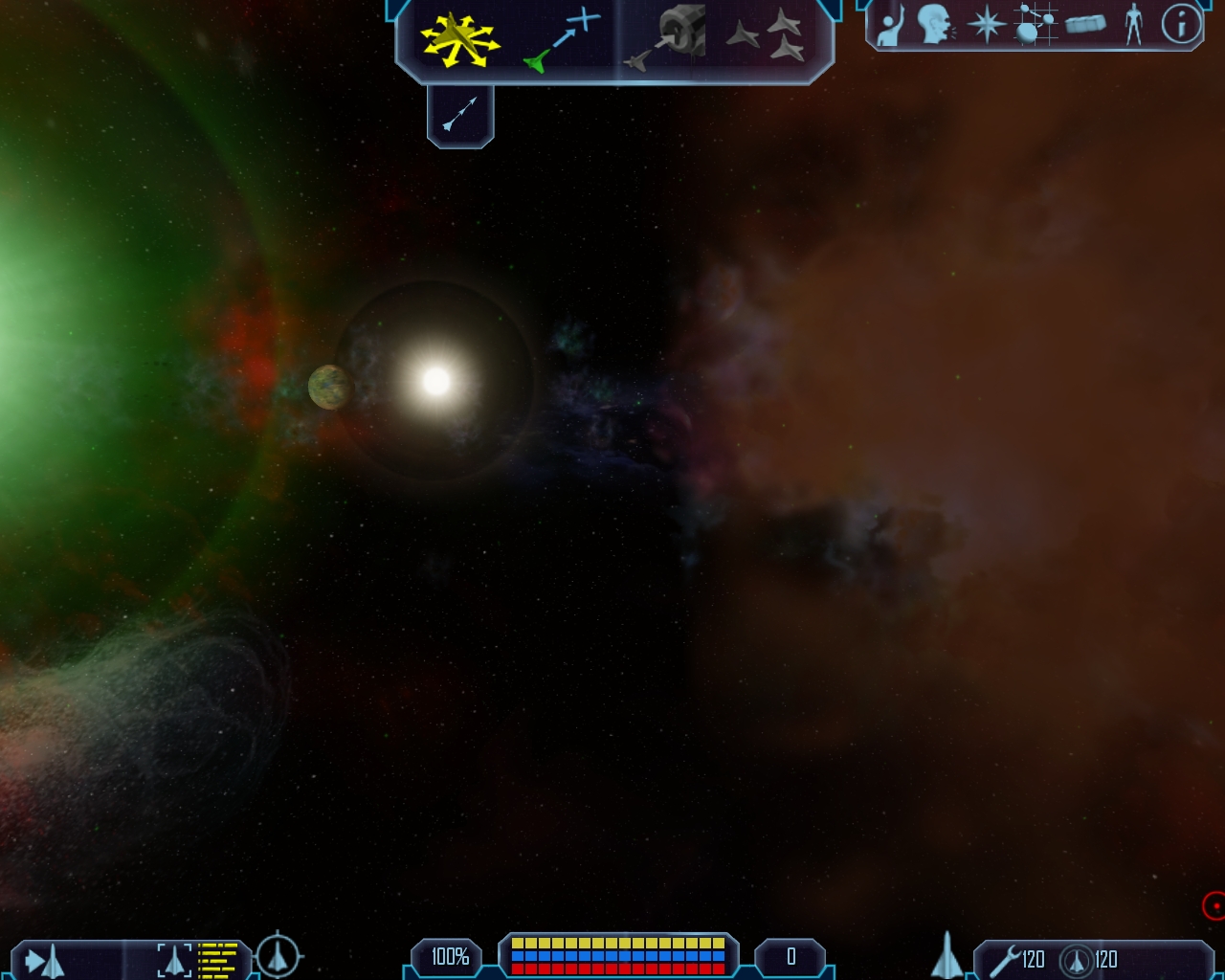Click the small ship-trajectory arrow sub-button
Image resolution: width=1225 pixels, height=980 pixels.
(460, 115)
